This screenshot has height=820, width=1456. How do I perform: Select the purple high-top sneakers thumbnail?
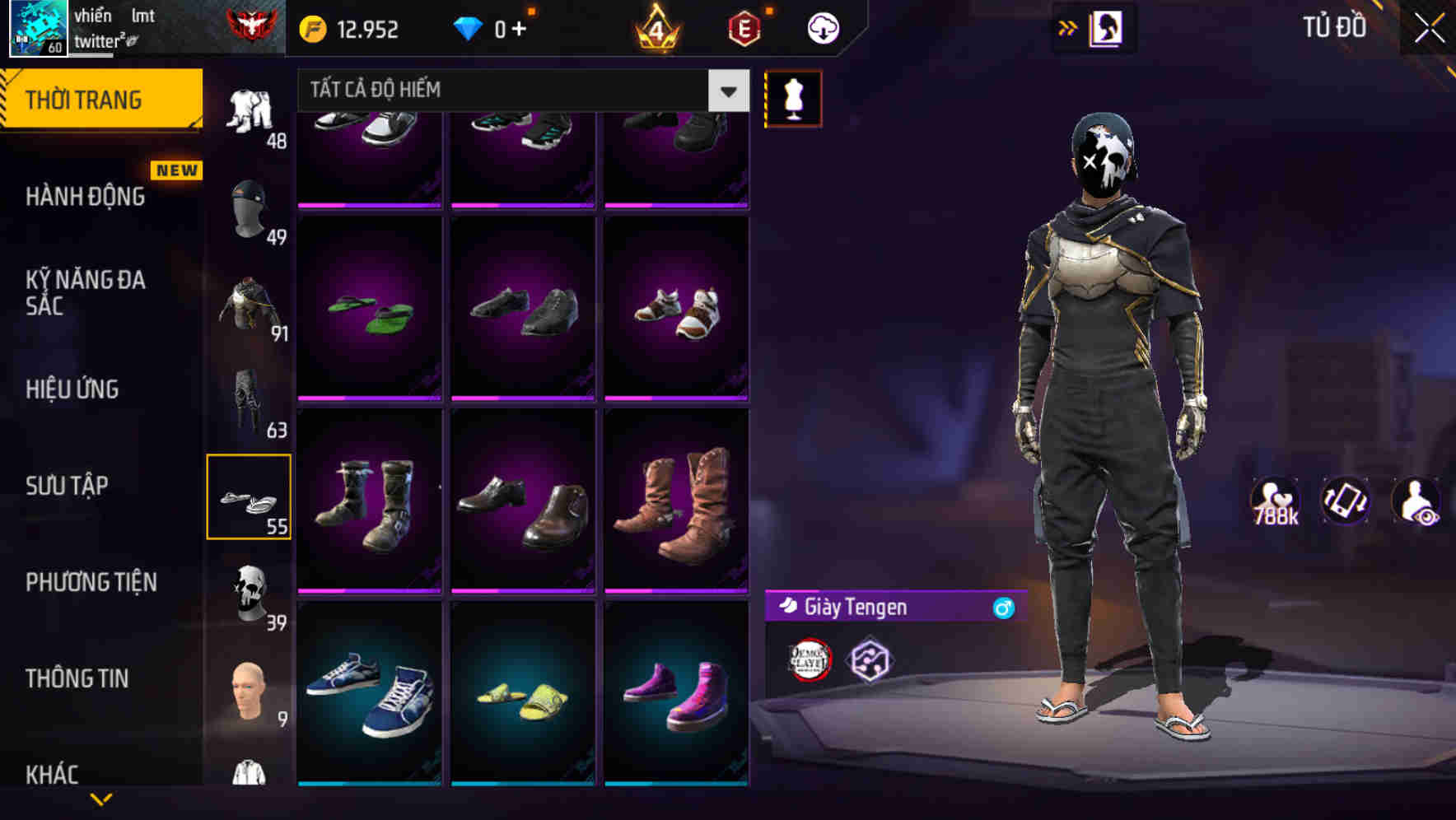point(677,706)
